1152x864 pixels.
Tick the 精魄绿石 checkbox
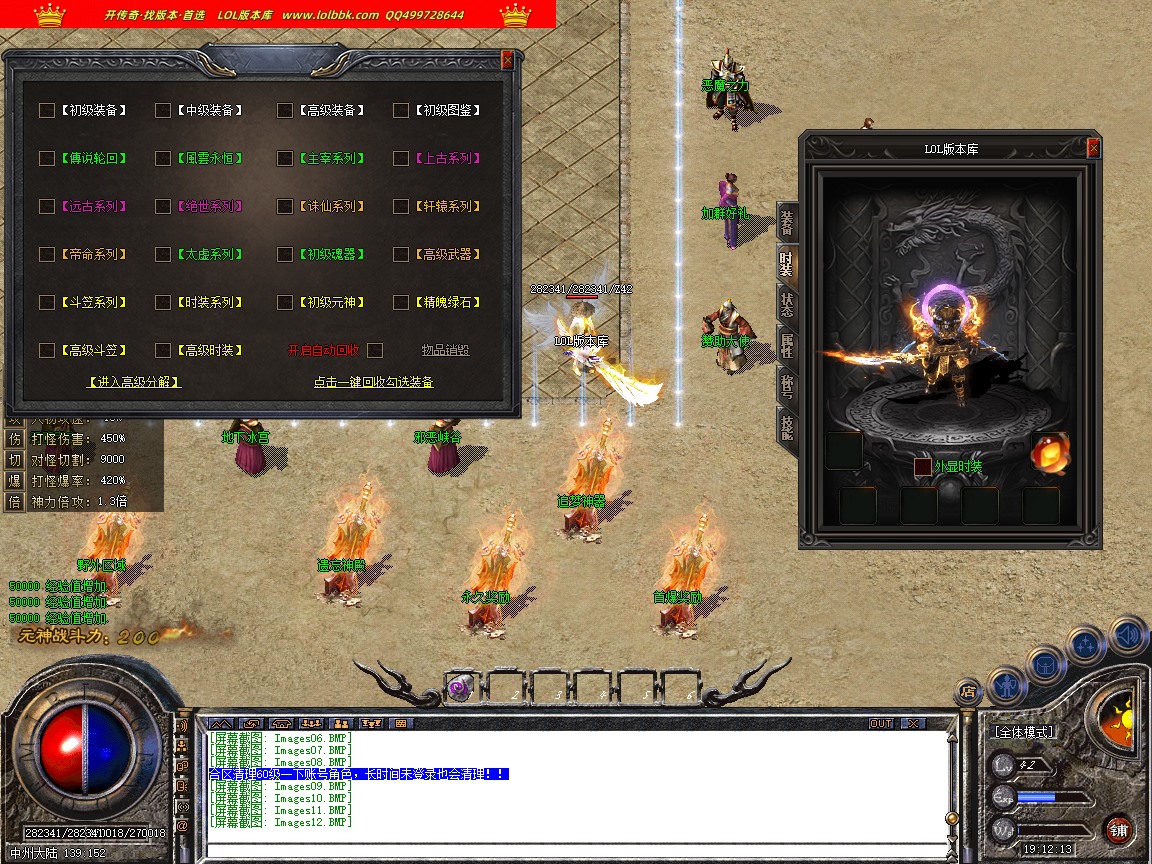click(401, 302)
